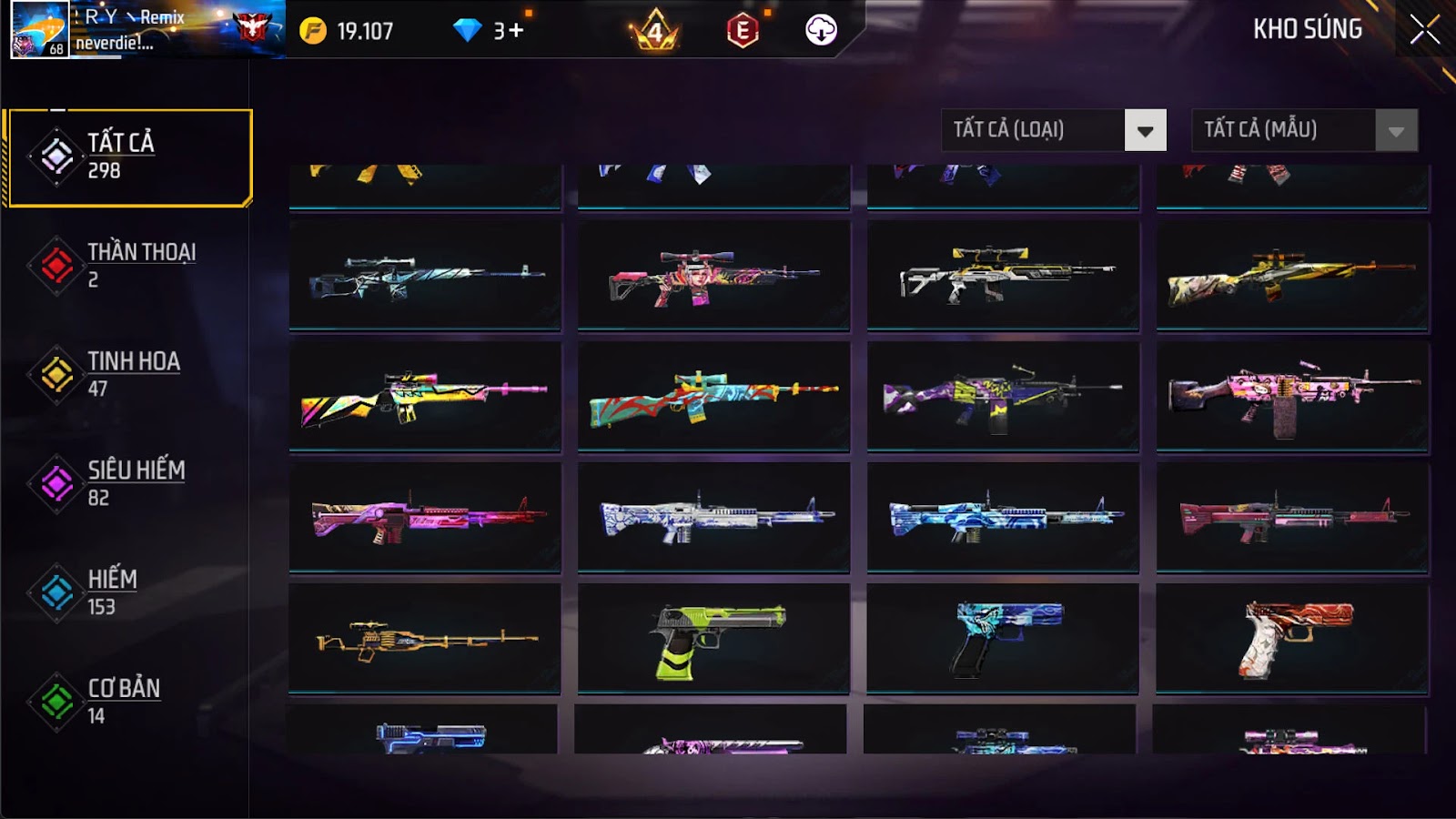
Task: Open the Tất Cả (Loại) dropdown
Action: [x=1053, y=130]
